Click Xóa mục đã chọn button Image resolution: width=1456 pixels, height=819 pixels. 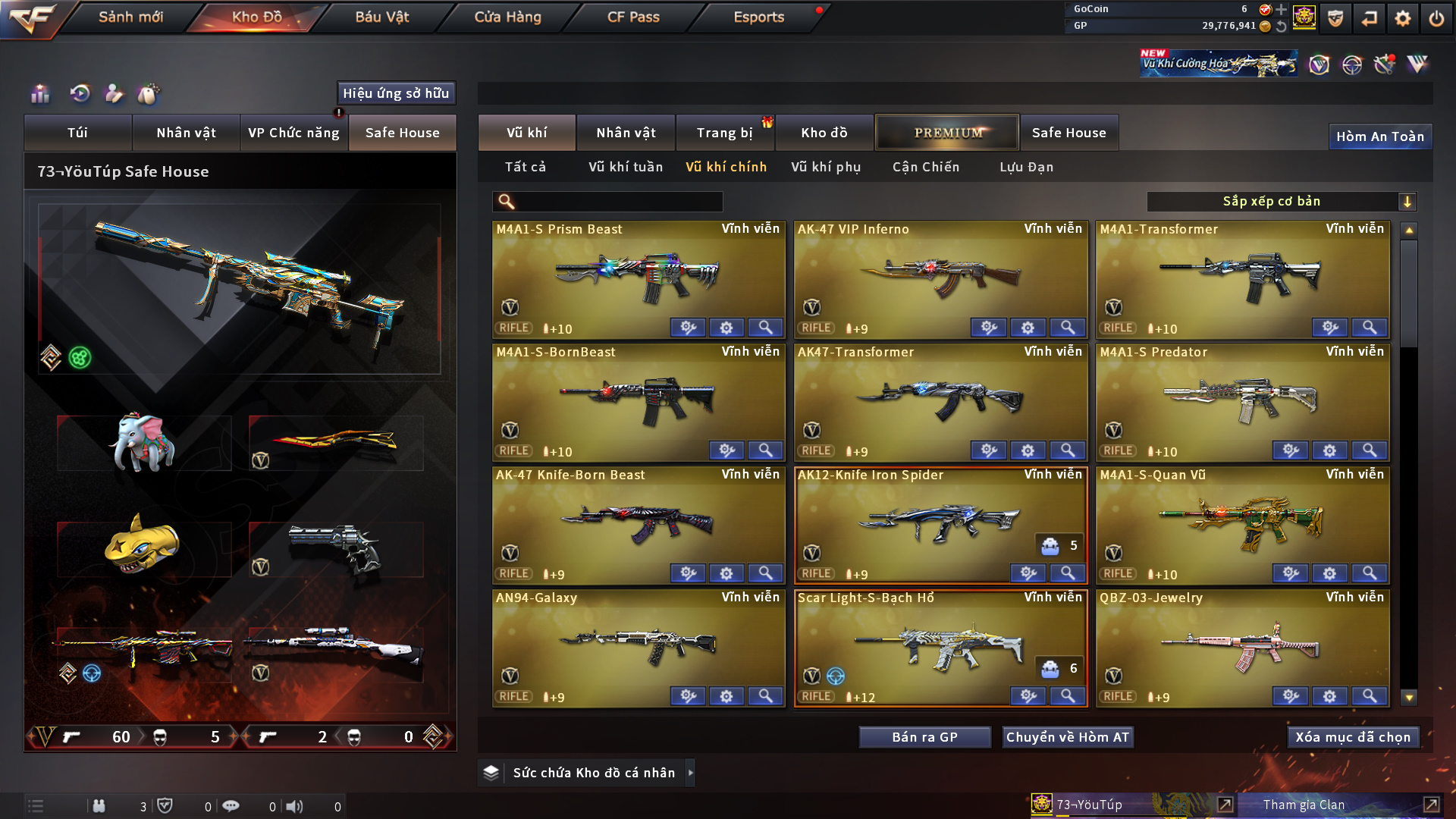(1353, 737)
